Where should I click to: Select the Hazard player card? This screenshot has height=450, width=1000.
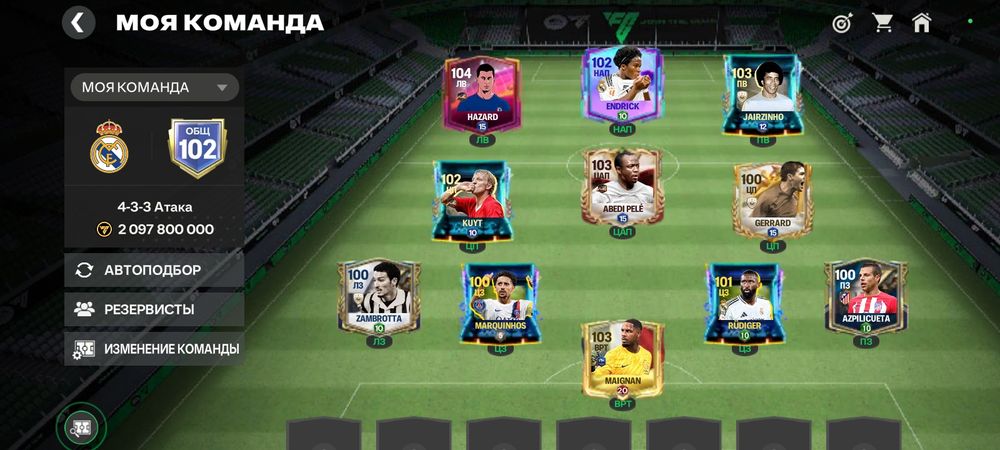(x=482, y=95)
